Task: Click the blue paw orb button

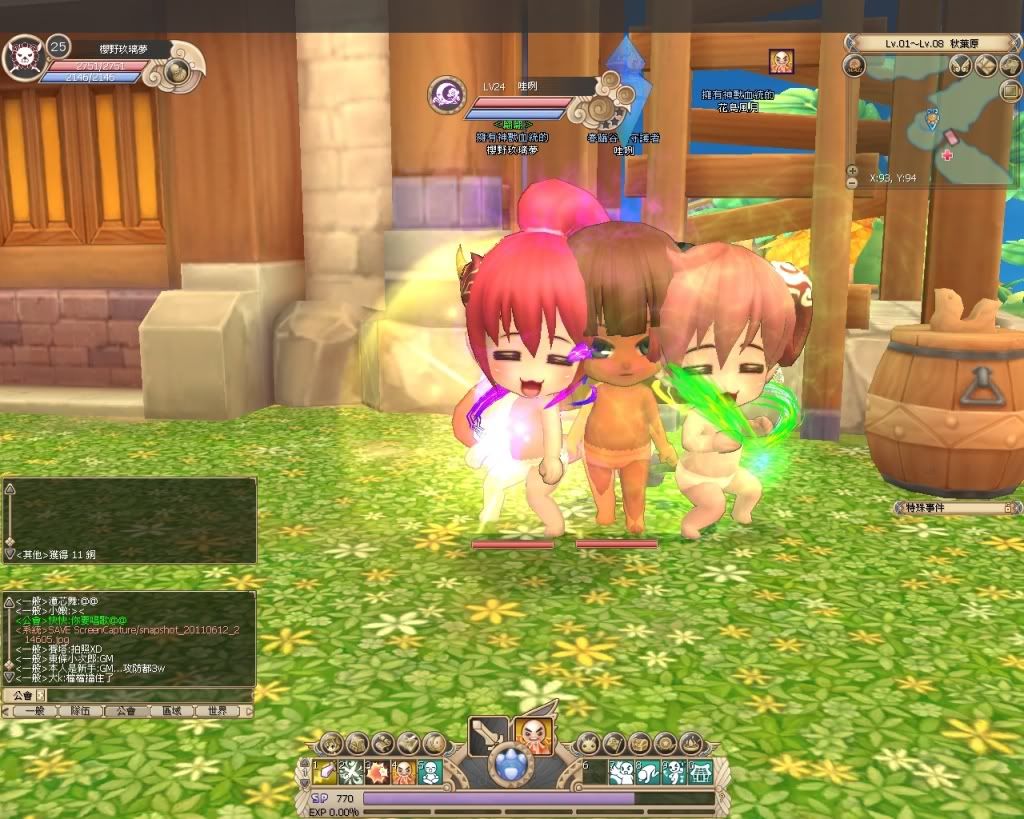Action: [513, 772]
